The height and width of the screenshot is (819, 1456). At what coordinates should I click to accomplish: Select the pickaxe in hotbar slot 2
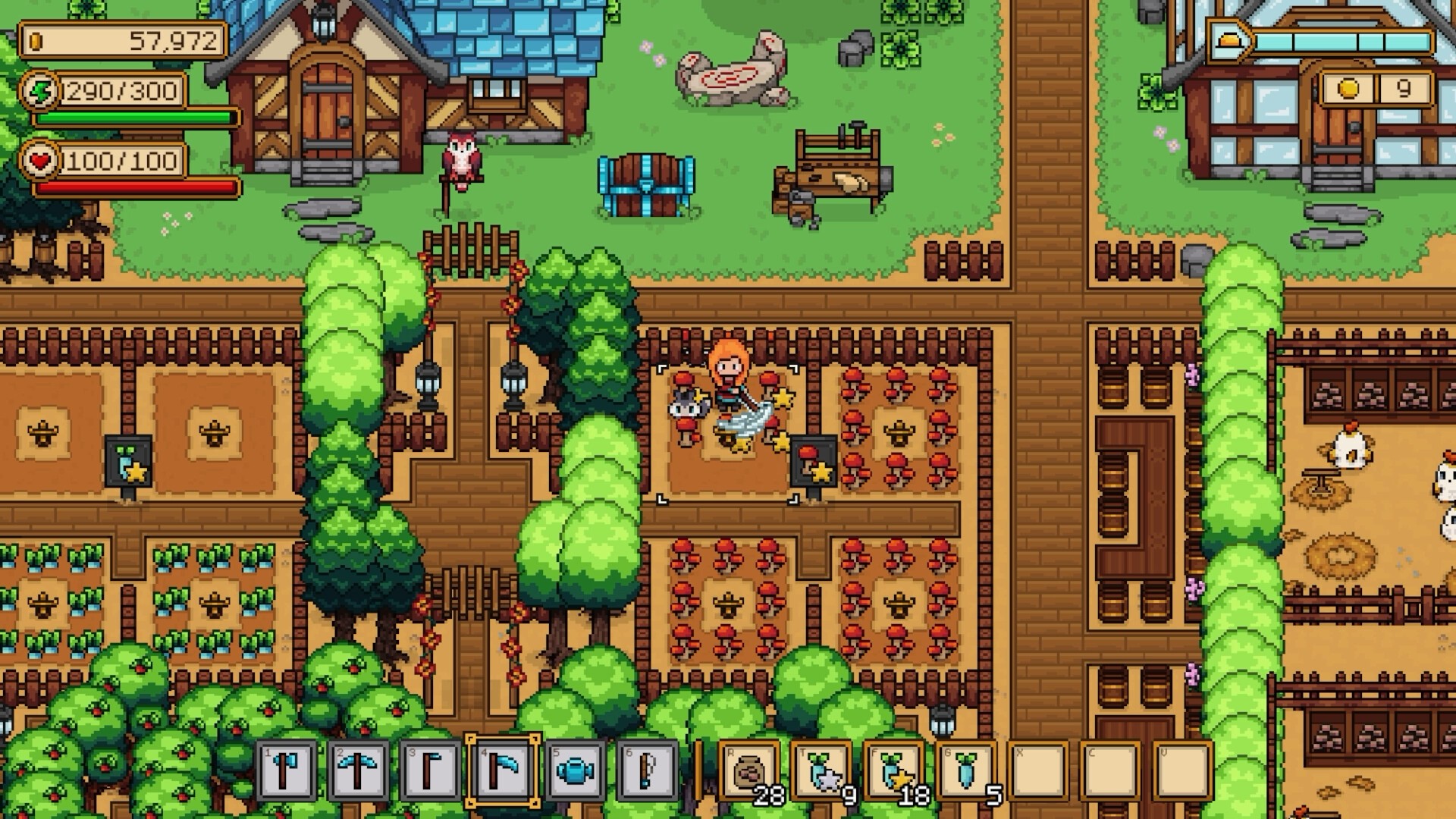click(356, 771)
